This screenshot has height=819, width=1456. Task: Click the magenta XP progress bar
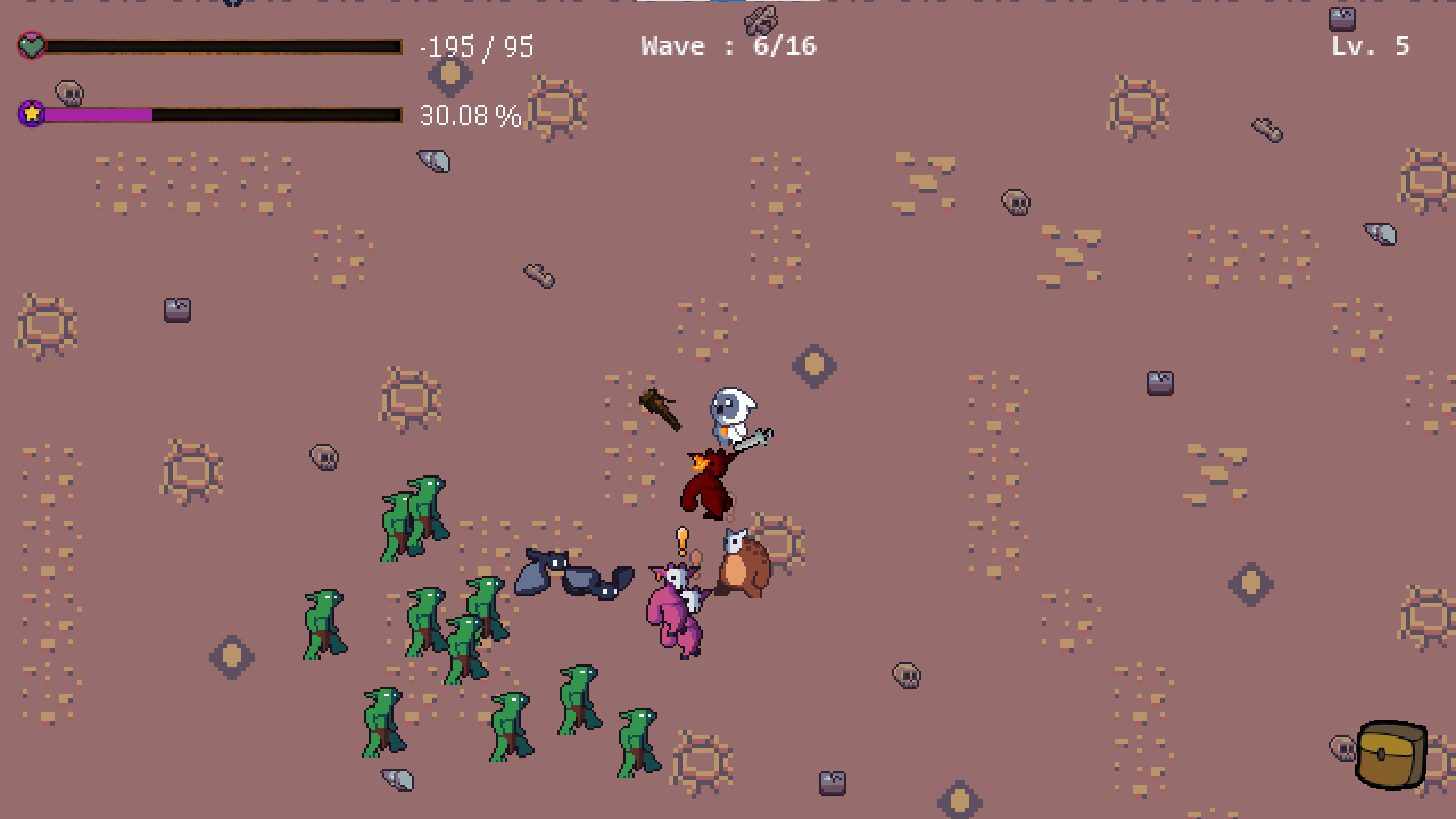pyautogui.click(x=99, y=115)
